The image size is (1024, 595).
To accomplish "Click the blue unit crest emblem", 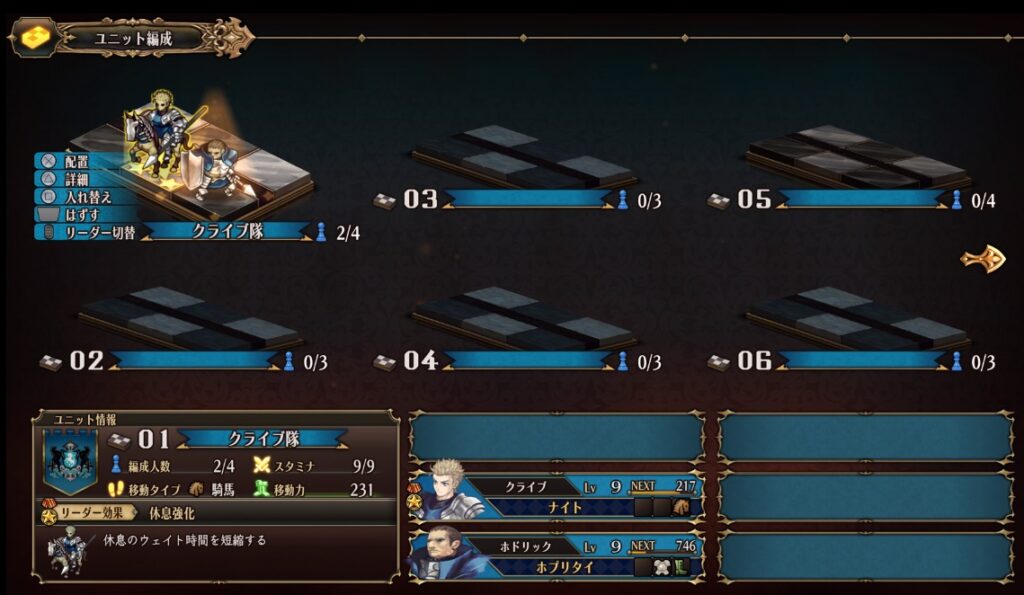I will 70,462.
